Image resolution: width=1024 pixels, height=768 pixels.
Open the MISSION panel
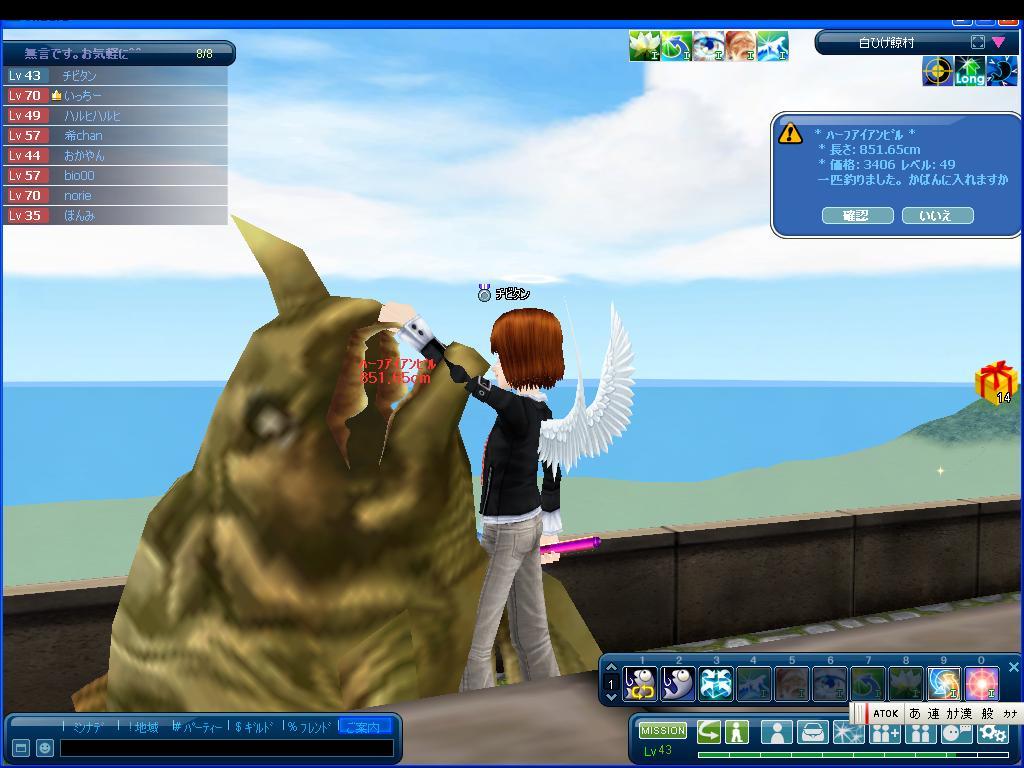pyautogui.click(x=663, y=731)
